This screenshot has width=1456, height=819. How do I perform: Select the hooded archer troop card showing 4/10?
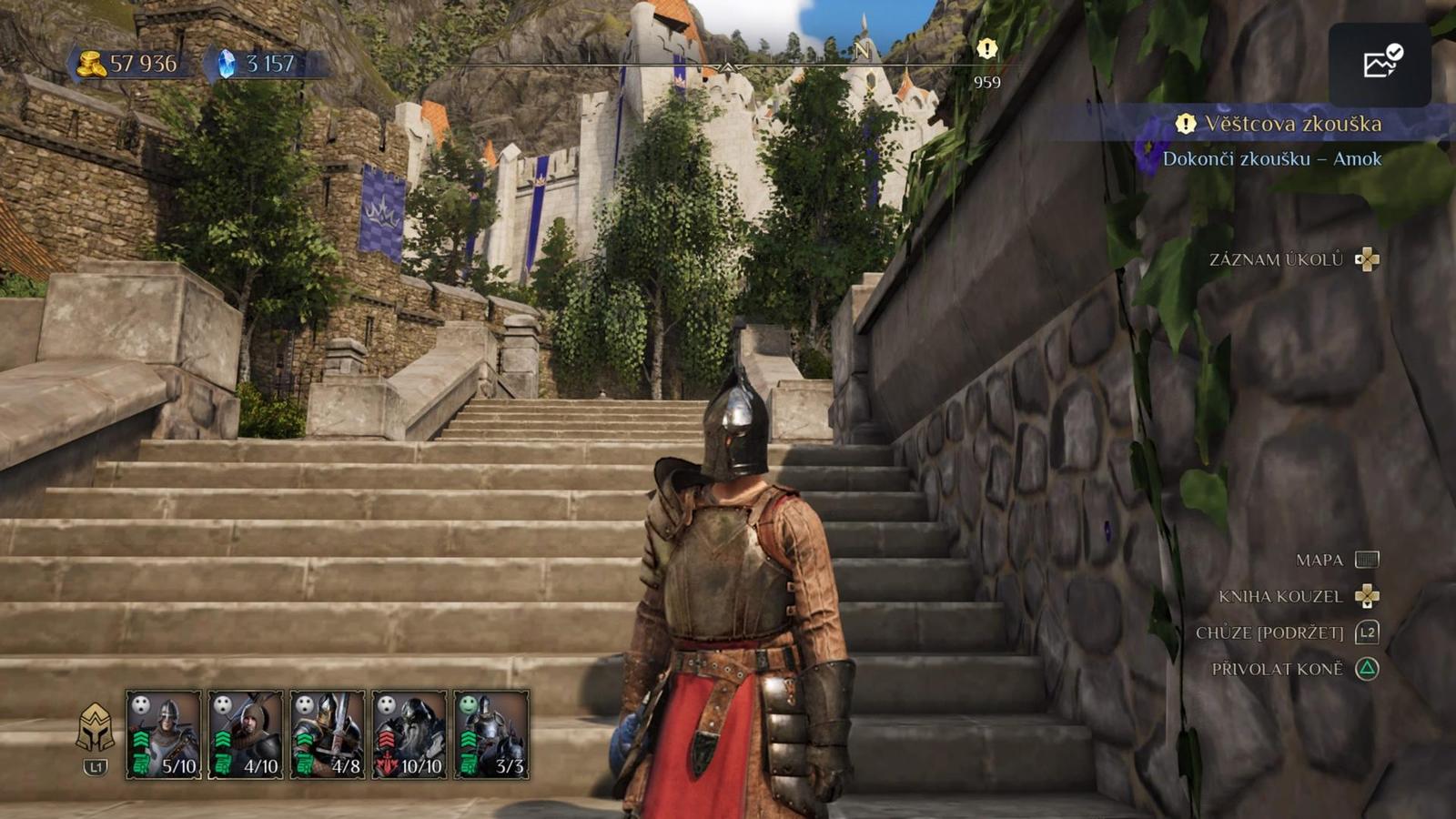(245, 734)
